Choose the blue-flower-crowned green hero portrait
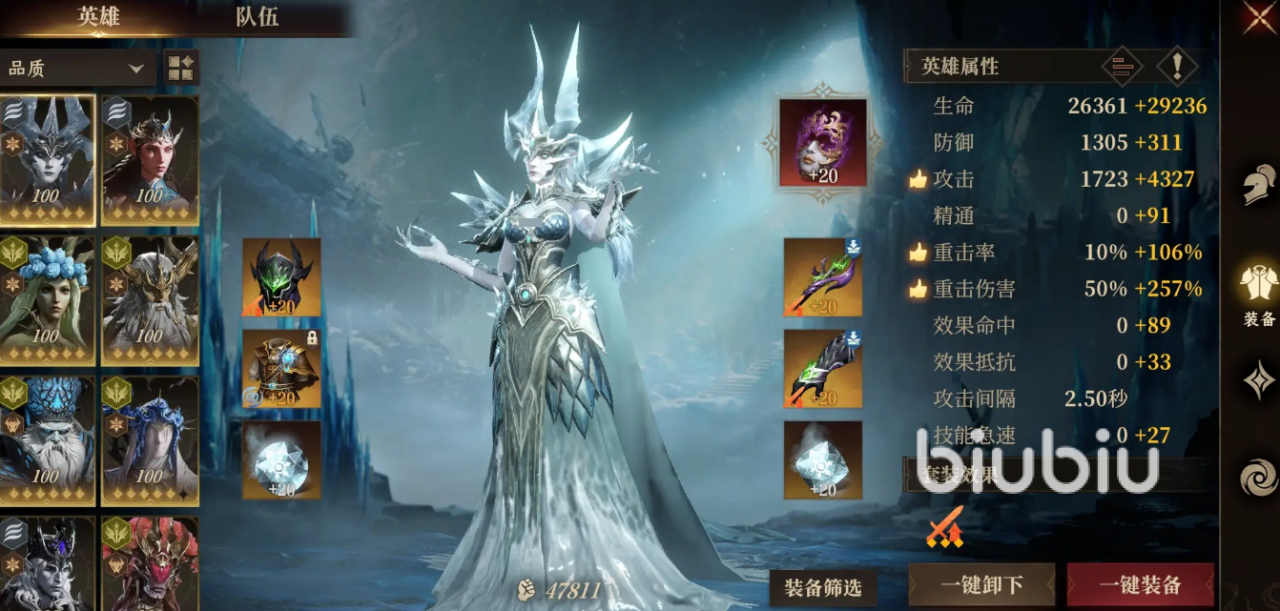1280x611 pixels. (48, 300)
